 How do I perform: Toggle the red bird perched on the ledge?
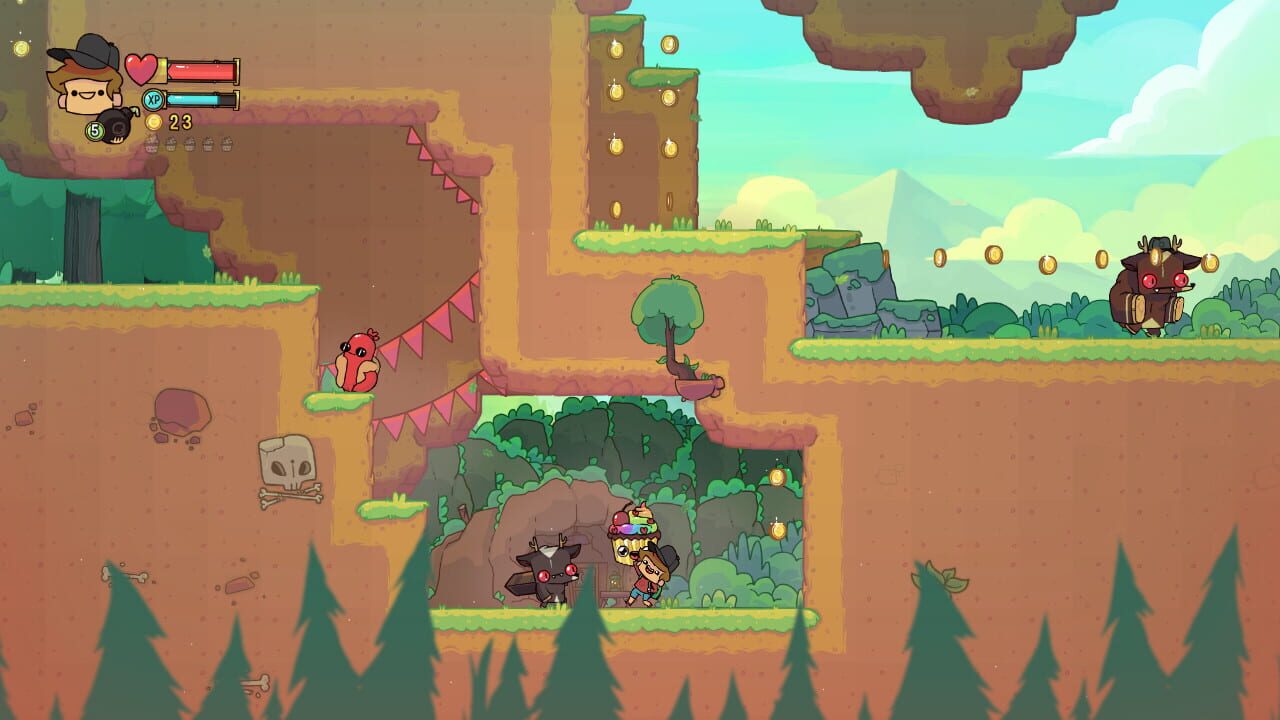tap(360, 360)
